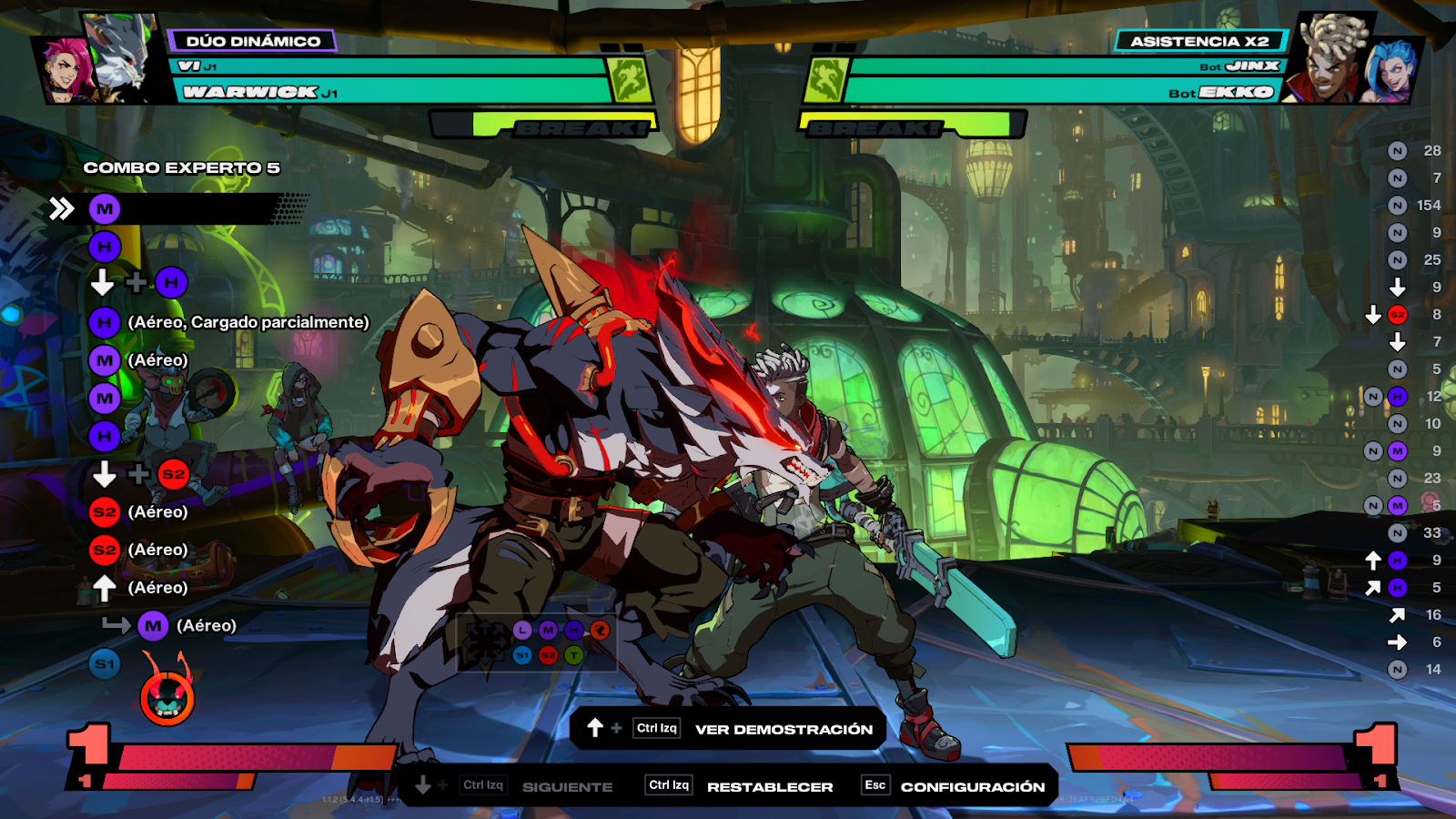This screenshot has width=1456, height=819.
Task: Select RESTABLECER to reset the combo
Action: (x=769, y=786)
